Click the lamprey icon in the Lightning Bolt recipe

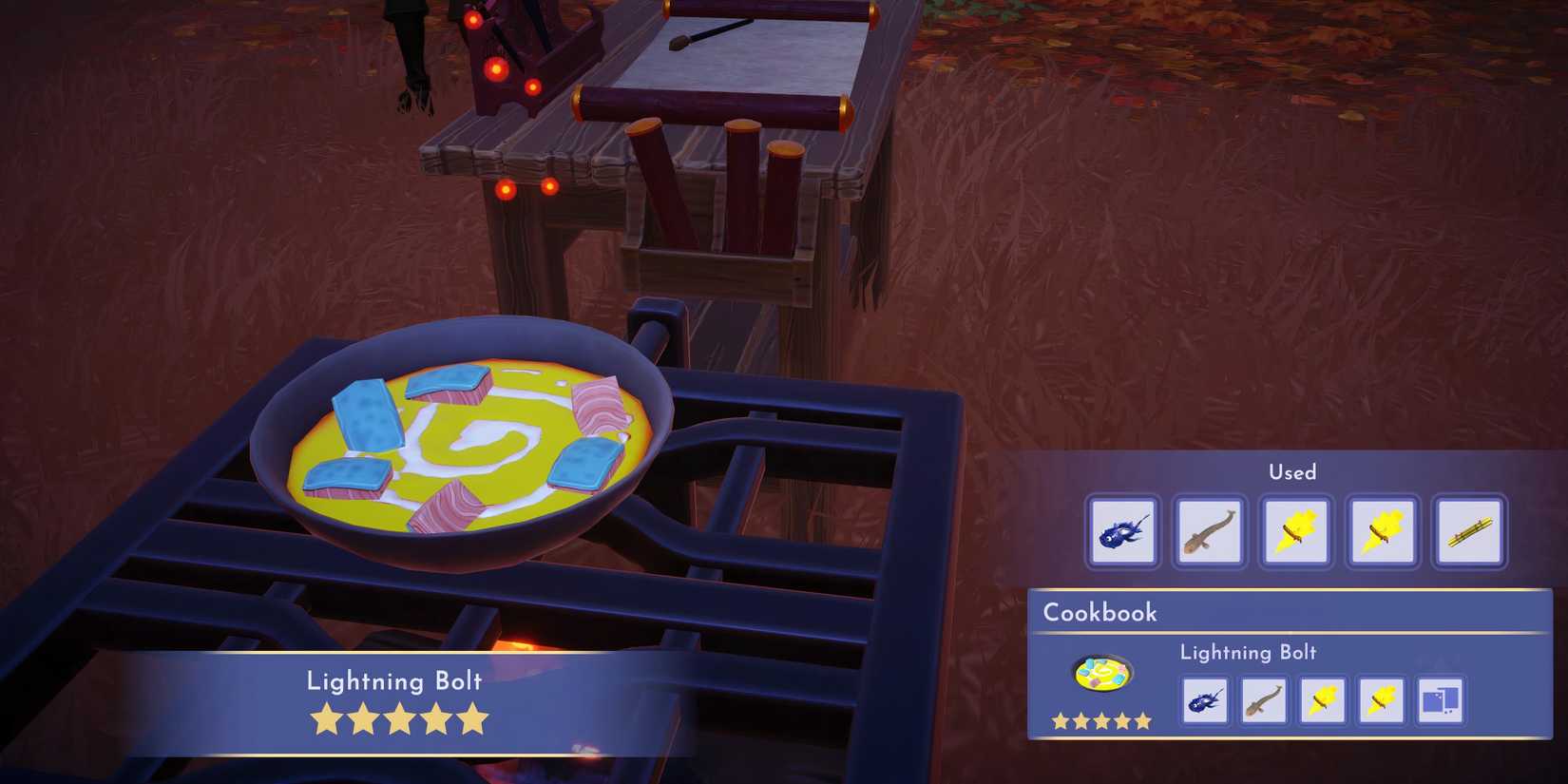coord(1264,701)
